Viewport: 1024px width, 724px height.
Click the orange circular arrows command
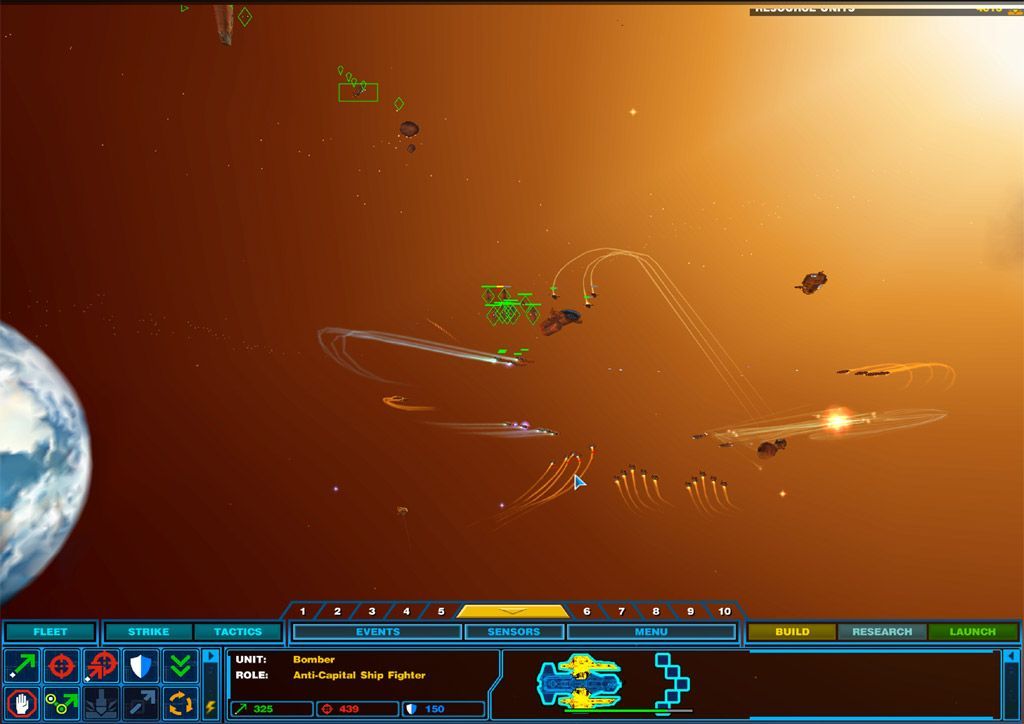point(181,702)
